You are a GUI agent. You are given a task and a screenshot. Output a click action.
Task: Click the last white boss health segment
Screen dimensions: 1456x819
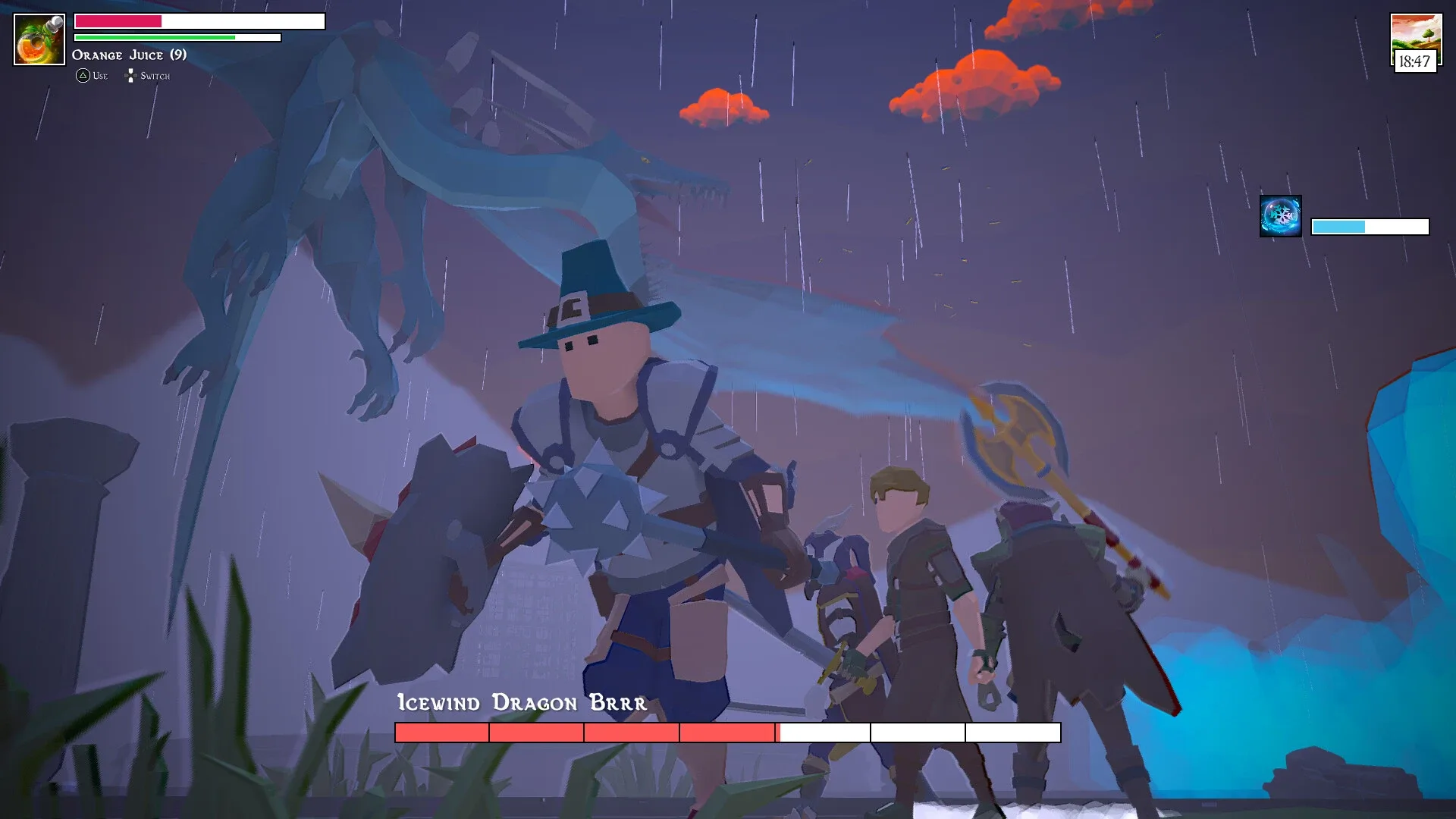tap(1012, 733)
